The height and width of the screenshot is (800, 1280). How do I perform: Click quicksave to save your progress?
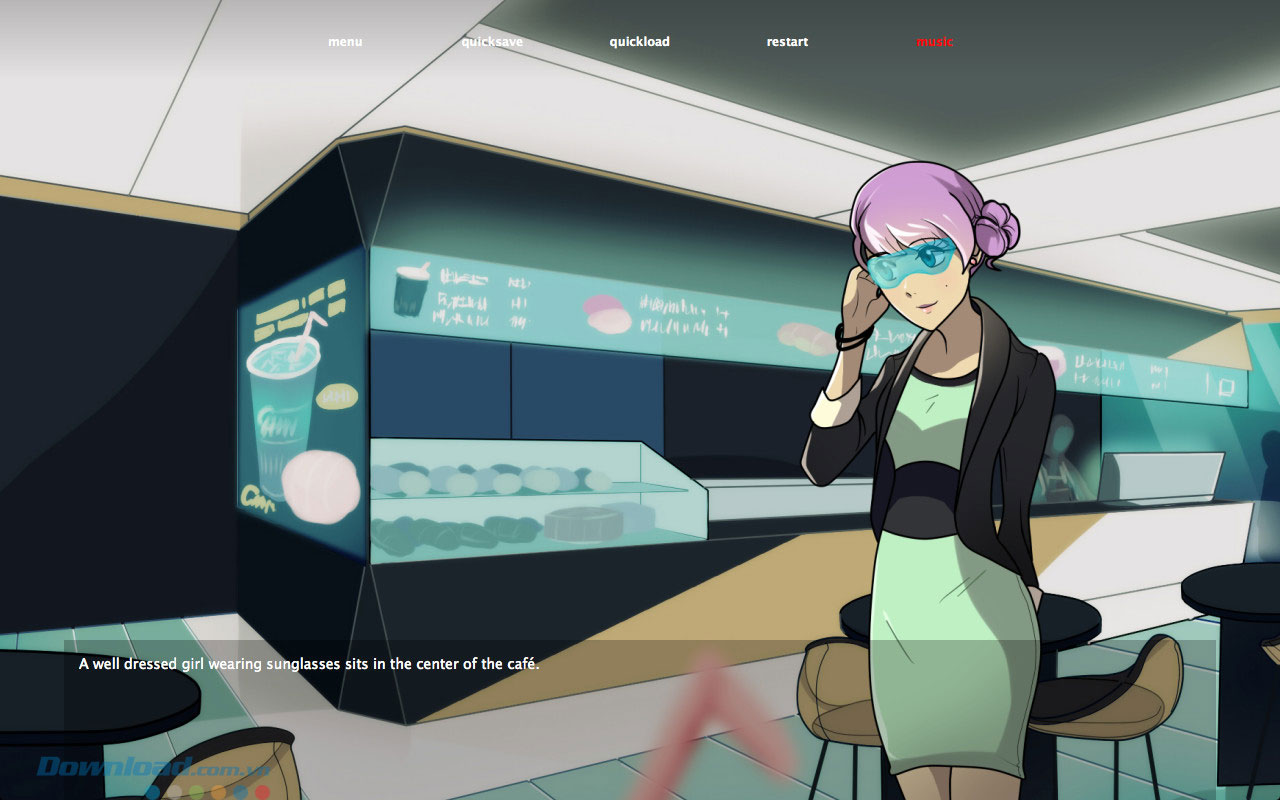[494, 41]
